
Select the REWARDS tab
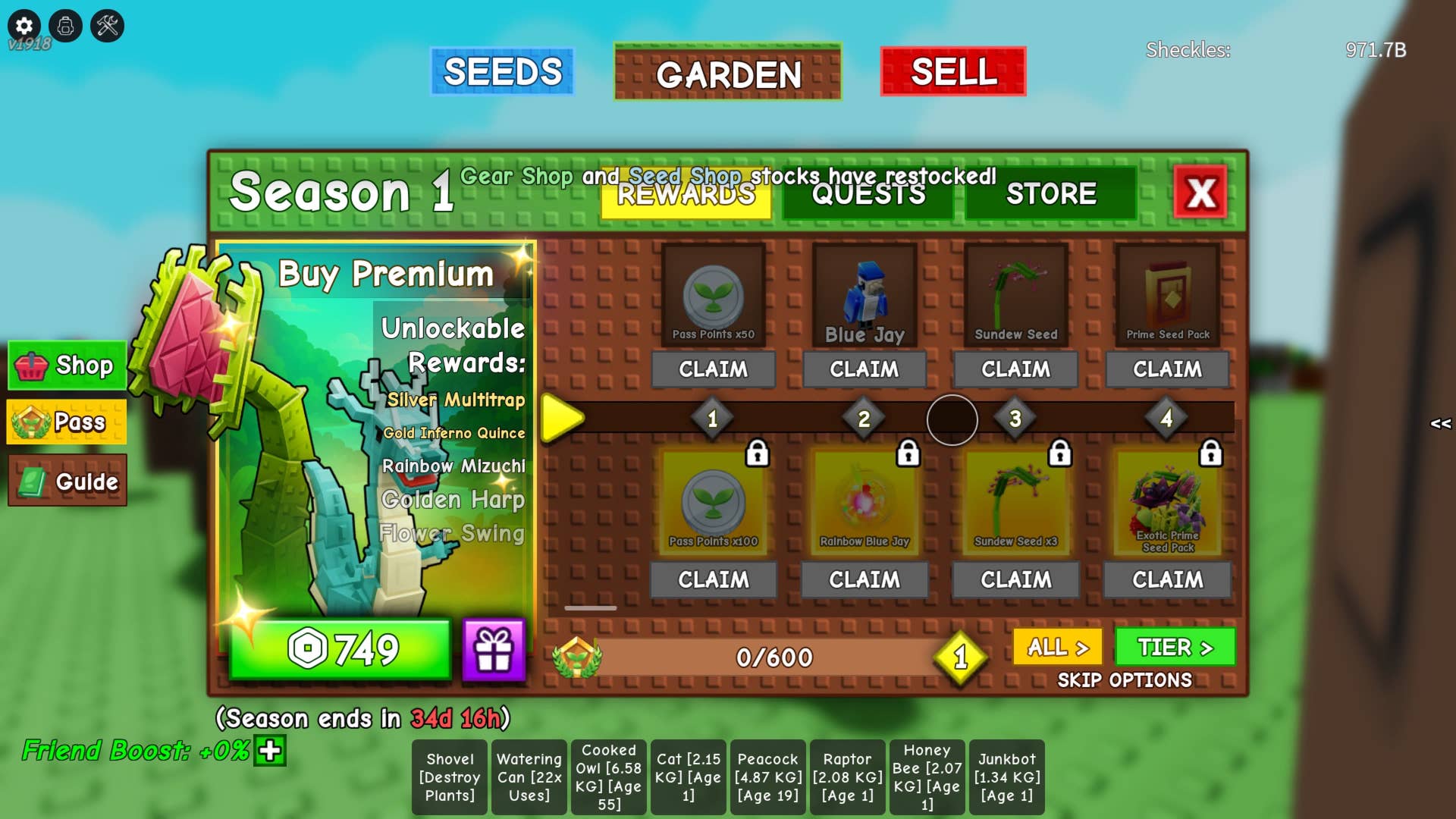[686, 195]
